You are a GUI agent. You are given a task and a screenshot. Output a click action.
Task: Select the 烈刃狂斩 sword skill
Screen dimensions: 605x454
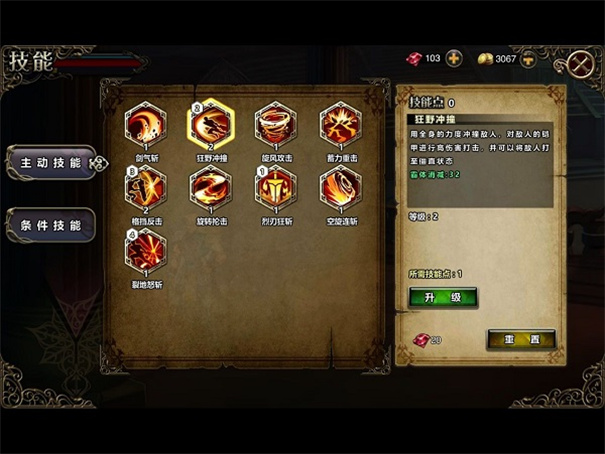tap(275, 187)
